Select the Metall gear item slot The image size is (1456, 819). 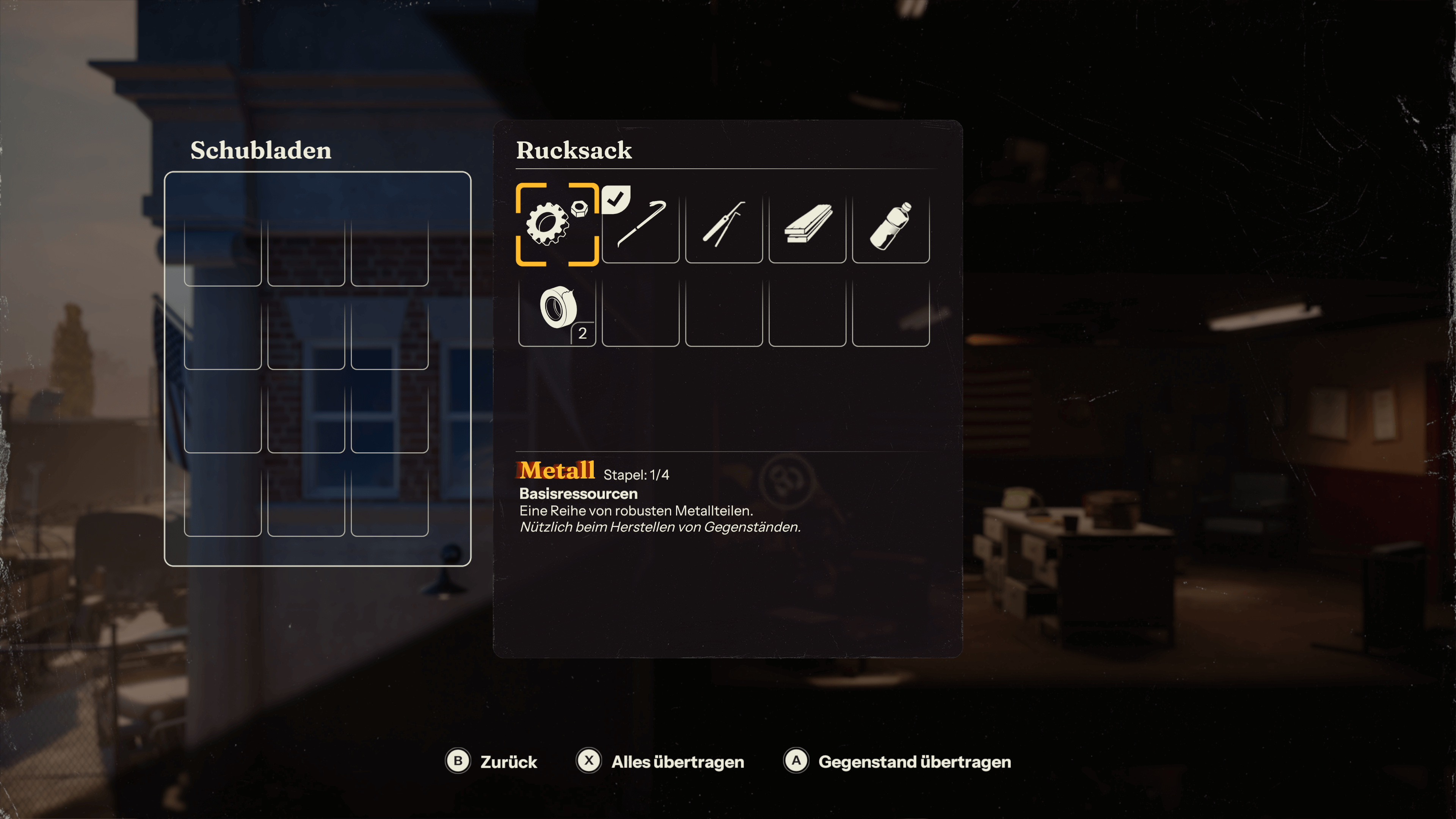point(557,225)
